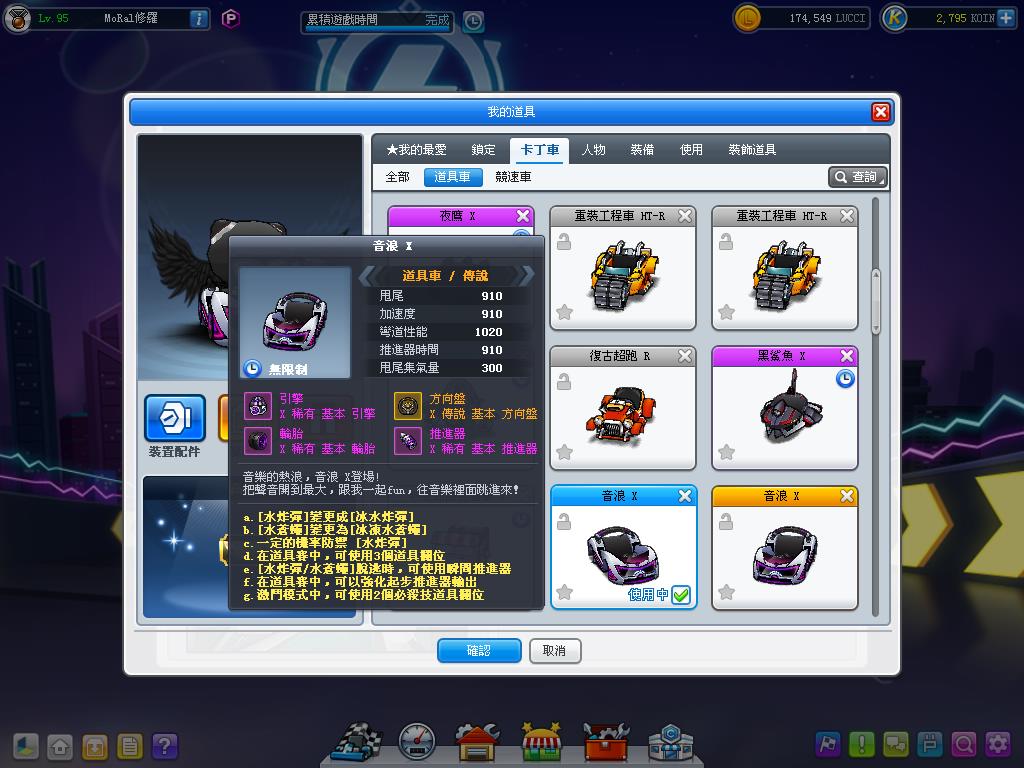
Task: Add KOIN with the plus button
Action: [1005, 18]
